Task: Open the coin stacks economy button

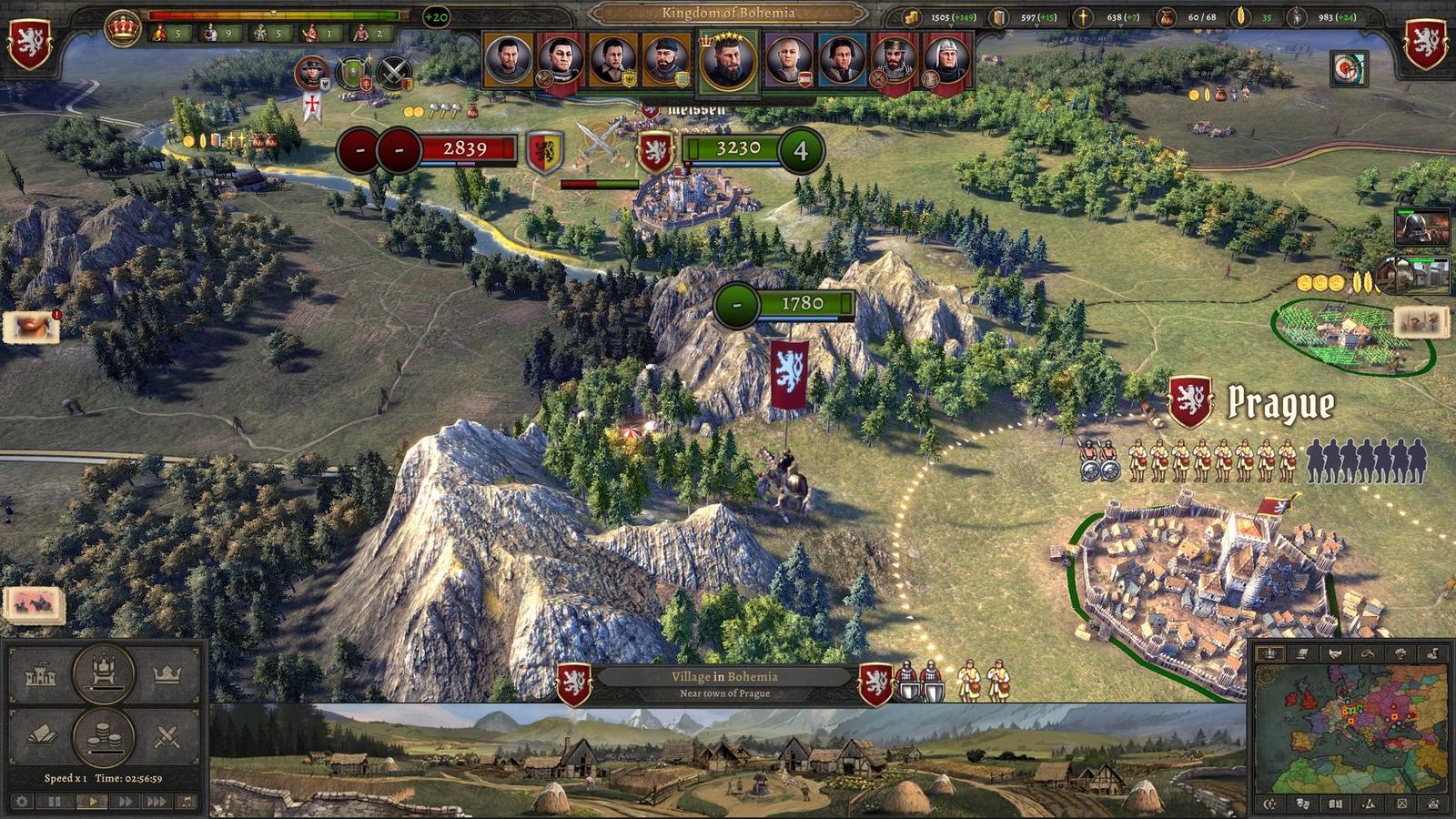Action: point(104,735)
